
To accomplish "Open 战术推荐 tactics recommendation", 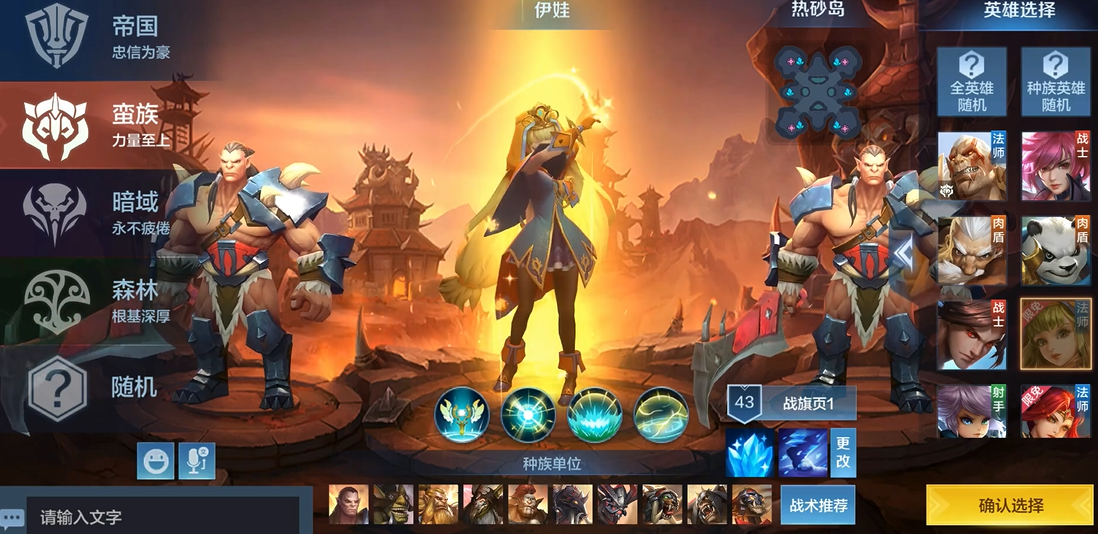I will (x=818, y=505).
